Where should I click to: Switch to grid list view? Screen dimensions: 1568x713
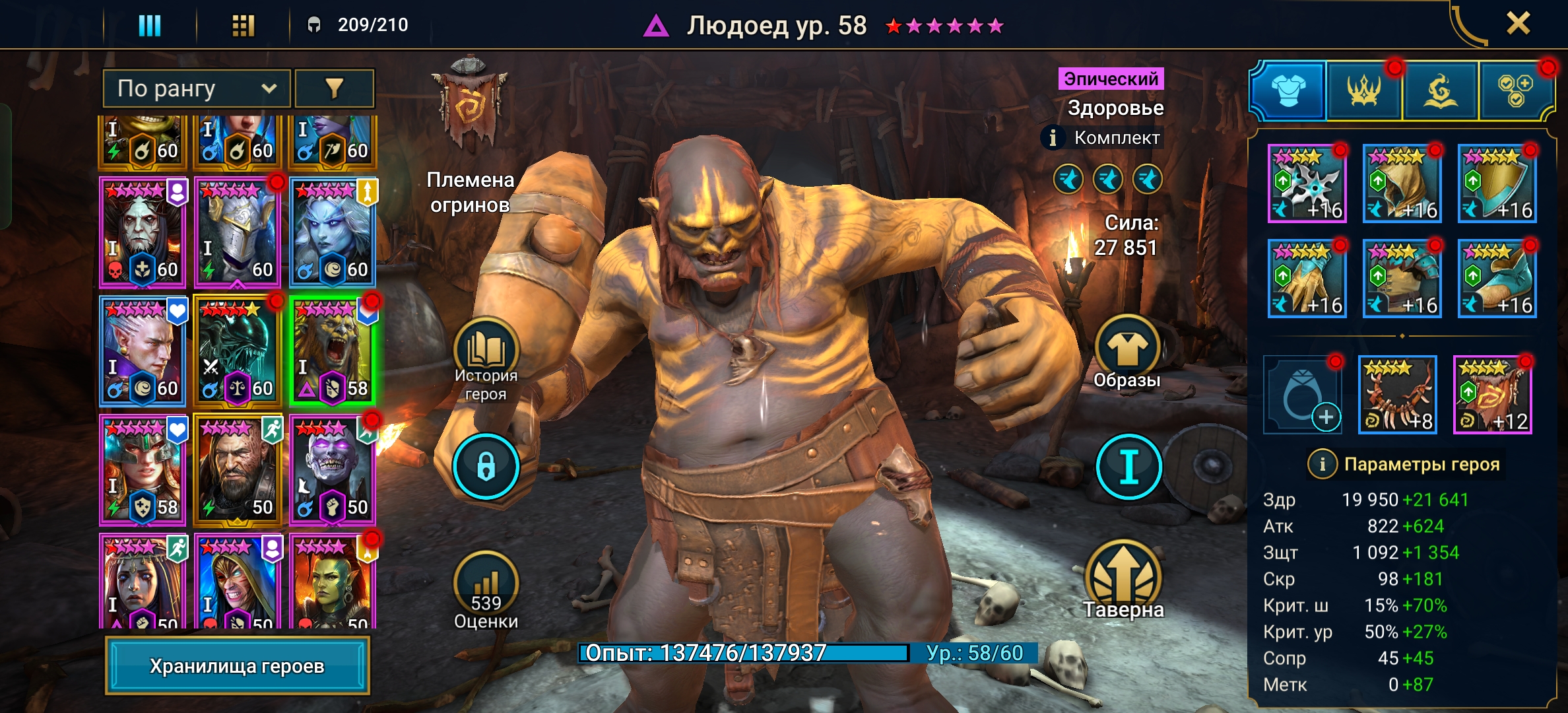point(243,26)
